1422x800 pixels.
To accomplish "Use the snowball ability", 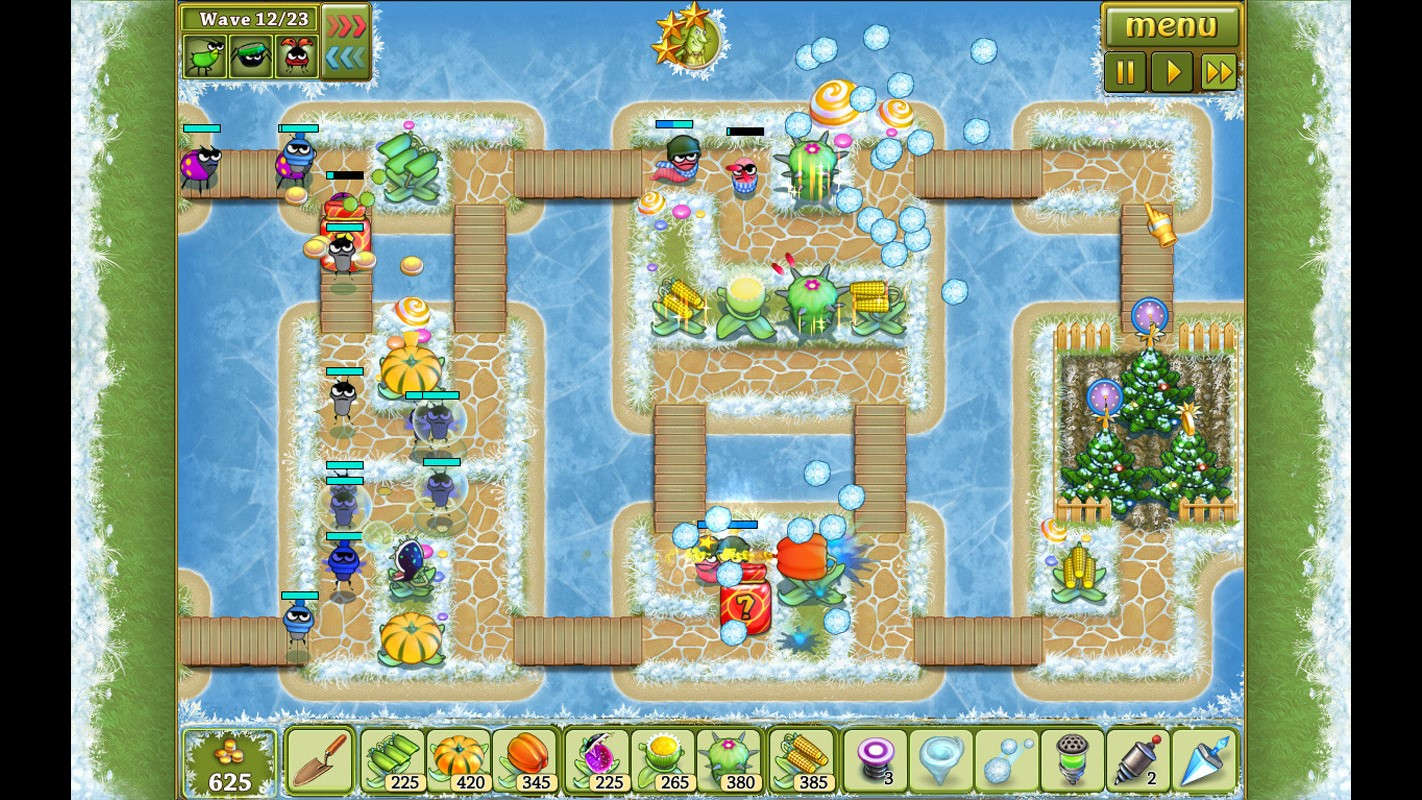I will click(1005, 760).
